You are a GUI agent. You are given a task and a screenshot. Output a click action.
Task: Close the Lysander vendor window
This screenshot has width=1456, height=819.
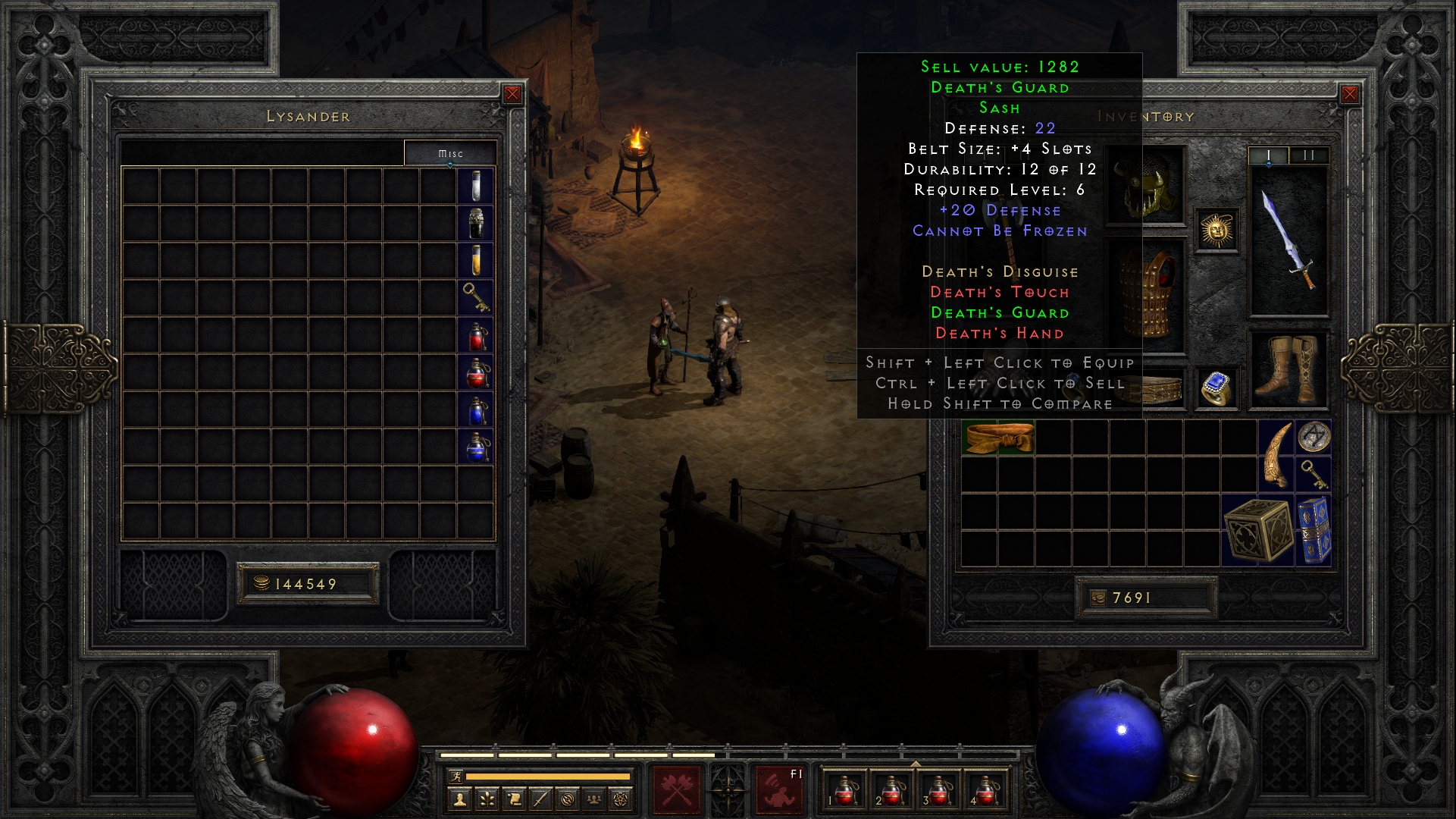pyautogui.click(x=512, y=94)
